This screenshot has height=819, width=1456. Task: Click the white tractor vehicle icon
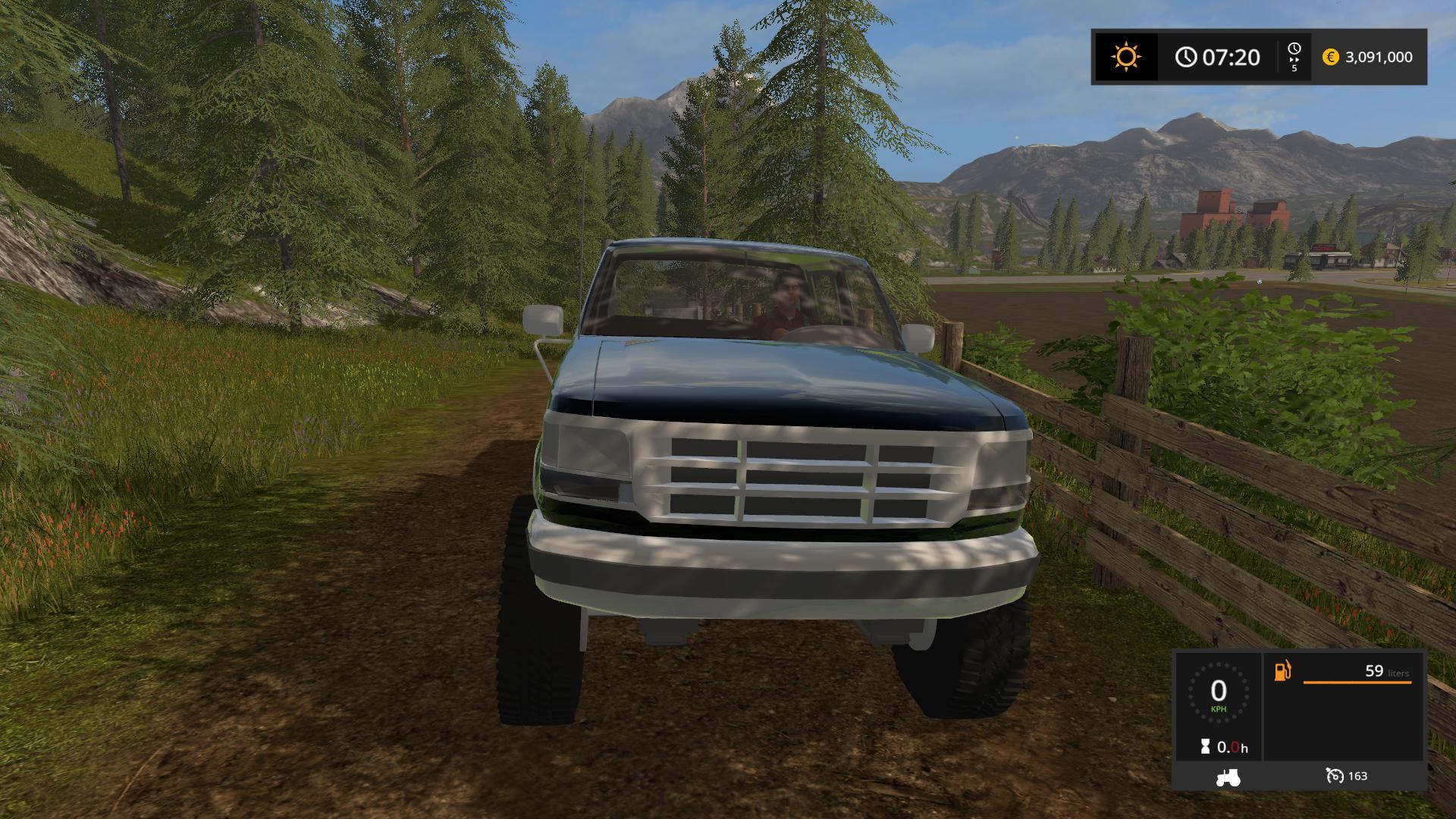[1227, 777]
